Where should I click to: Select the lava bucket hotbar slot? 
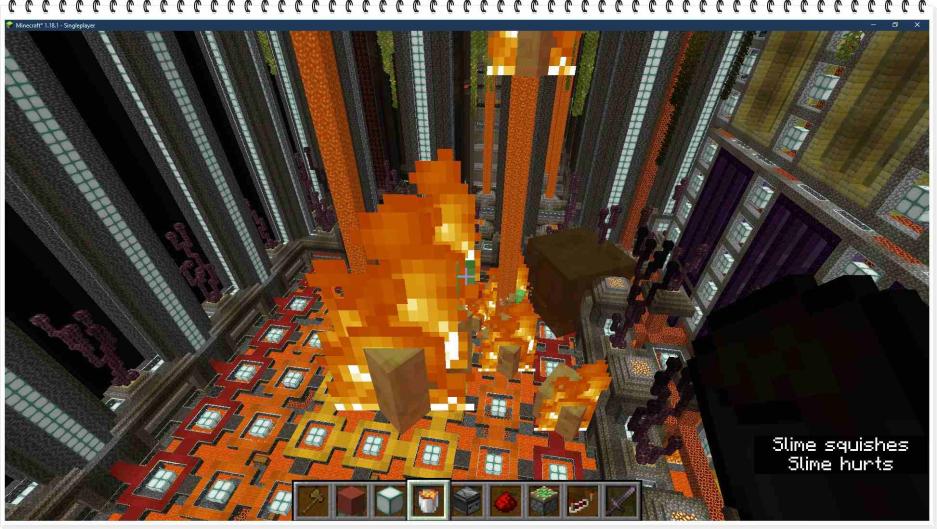pos(428,500)
